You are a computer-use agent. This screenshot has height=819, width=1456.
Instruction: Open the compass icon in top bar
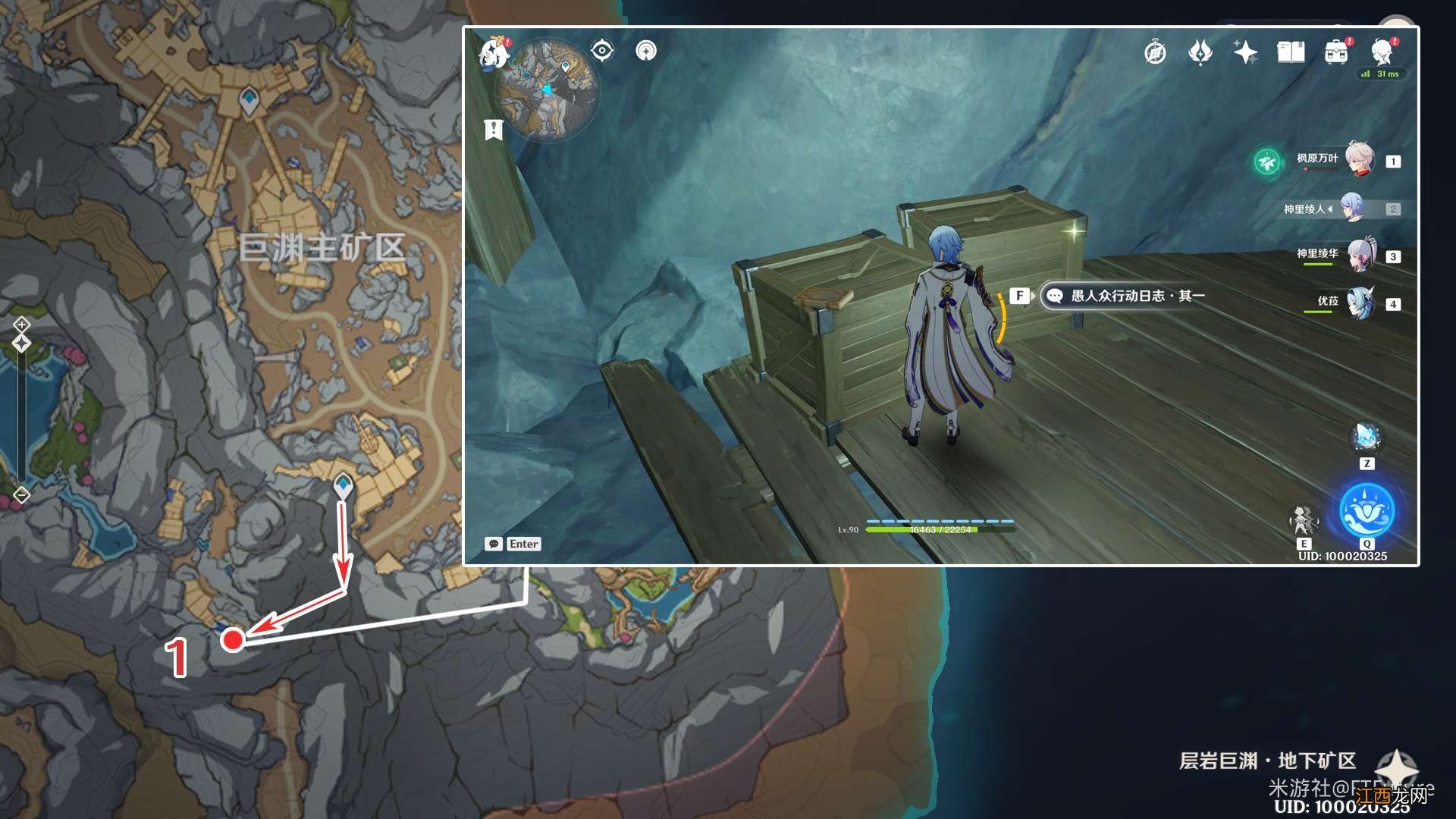tap(1155, 52)
